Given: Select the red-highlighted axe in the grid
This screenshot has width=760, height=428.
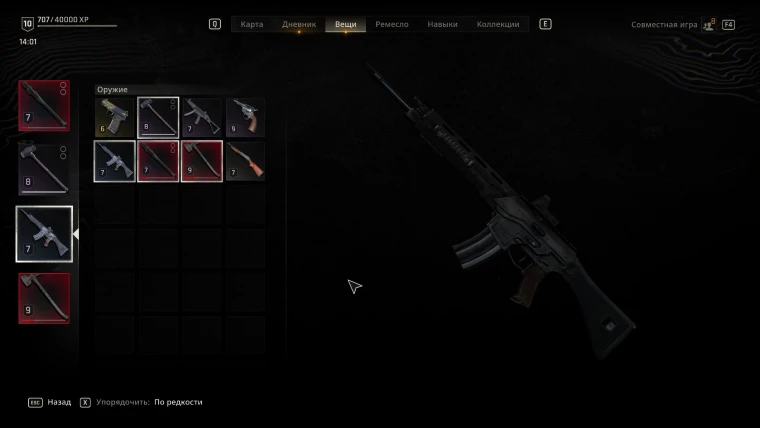Looking at the screenshot, I should click(x=202, y=161).
